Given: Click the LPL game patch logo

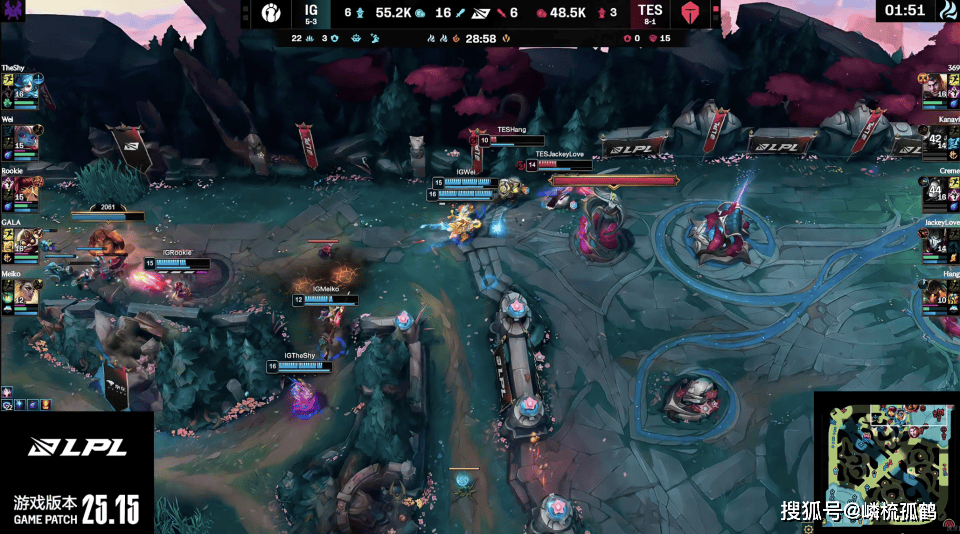Looking at the screenshot, I should point(77,447).
